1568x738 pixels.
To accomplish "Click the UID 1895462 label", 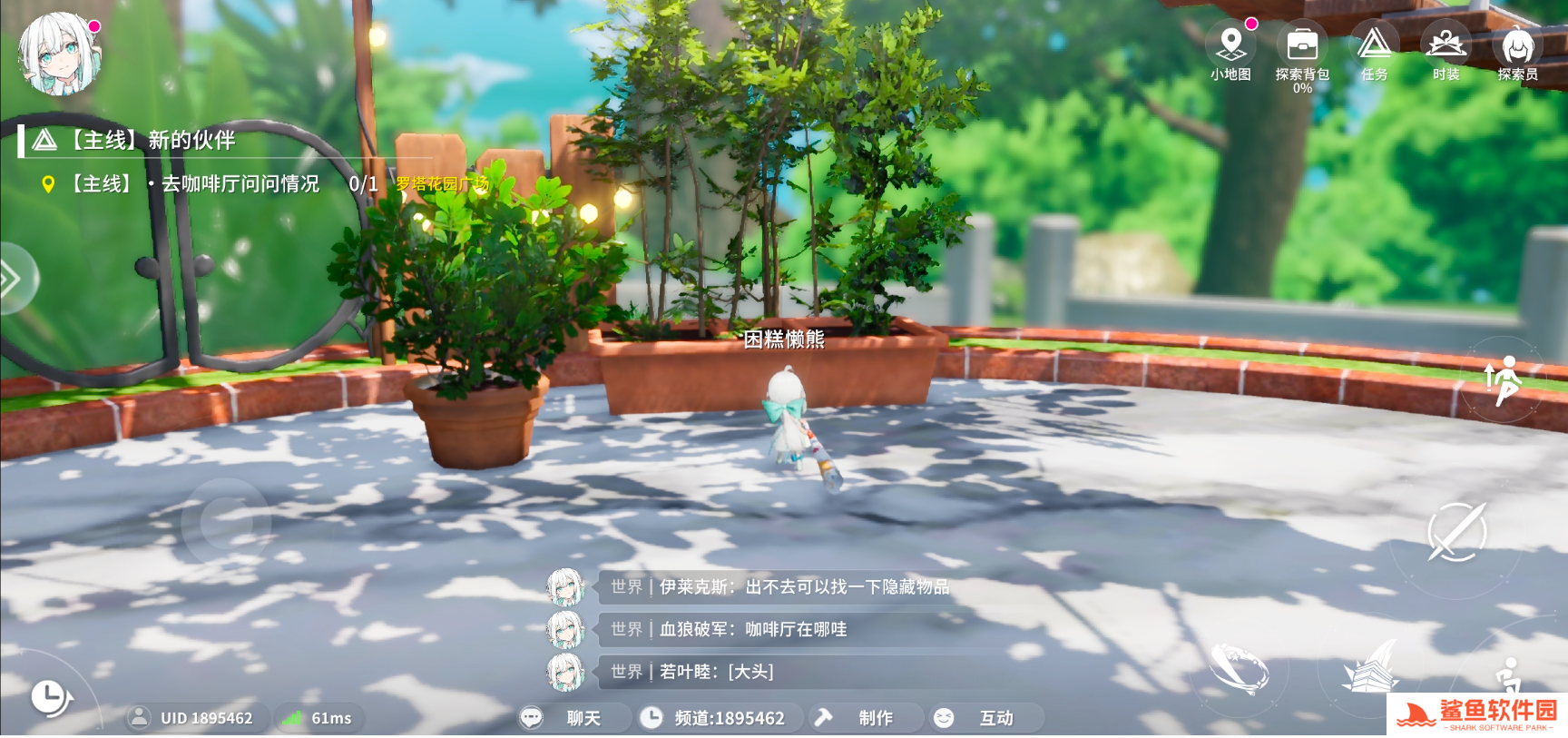I will (x=196, y=717).
